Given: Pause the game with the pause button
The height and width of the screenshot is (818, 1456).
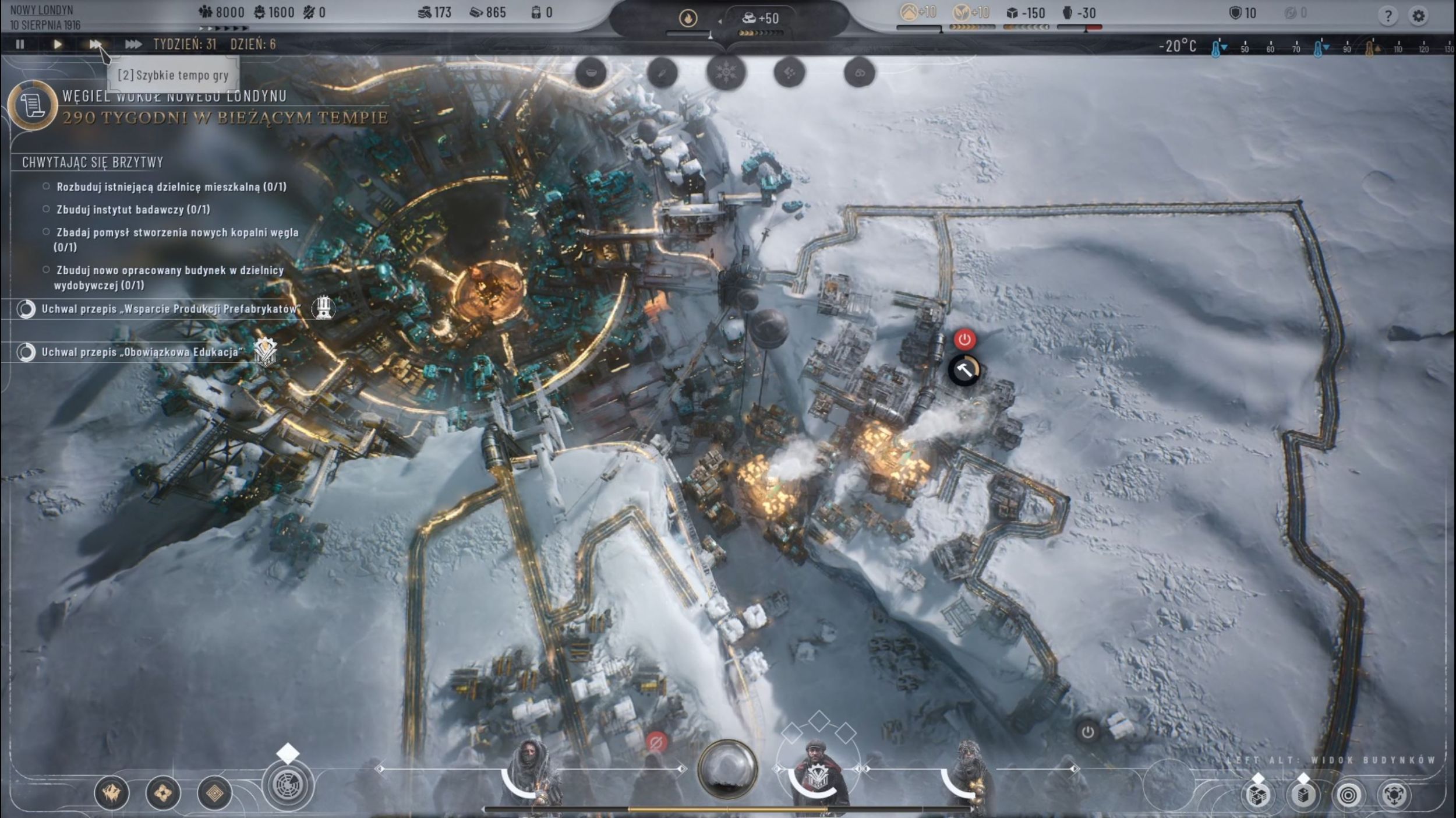Looking at the screenshot, I should pos(20,44).
